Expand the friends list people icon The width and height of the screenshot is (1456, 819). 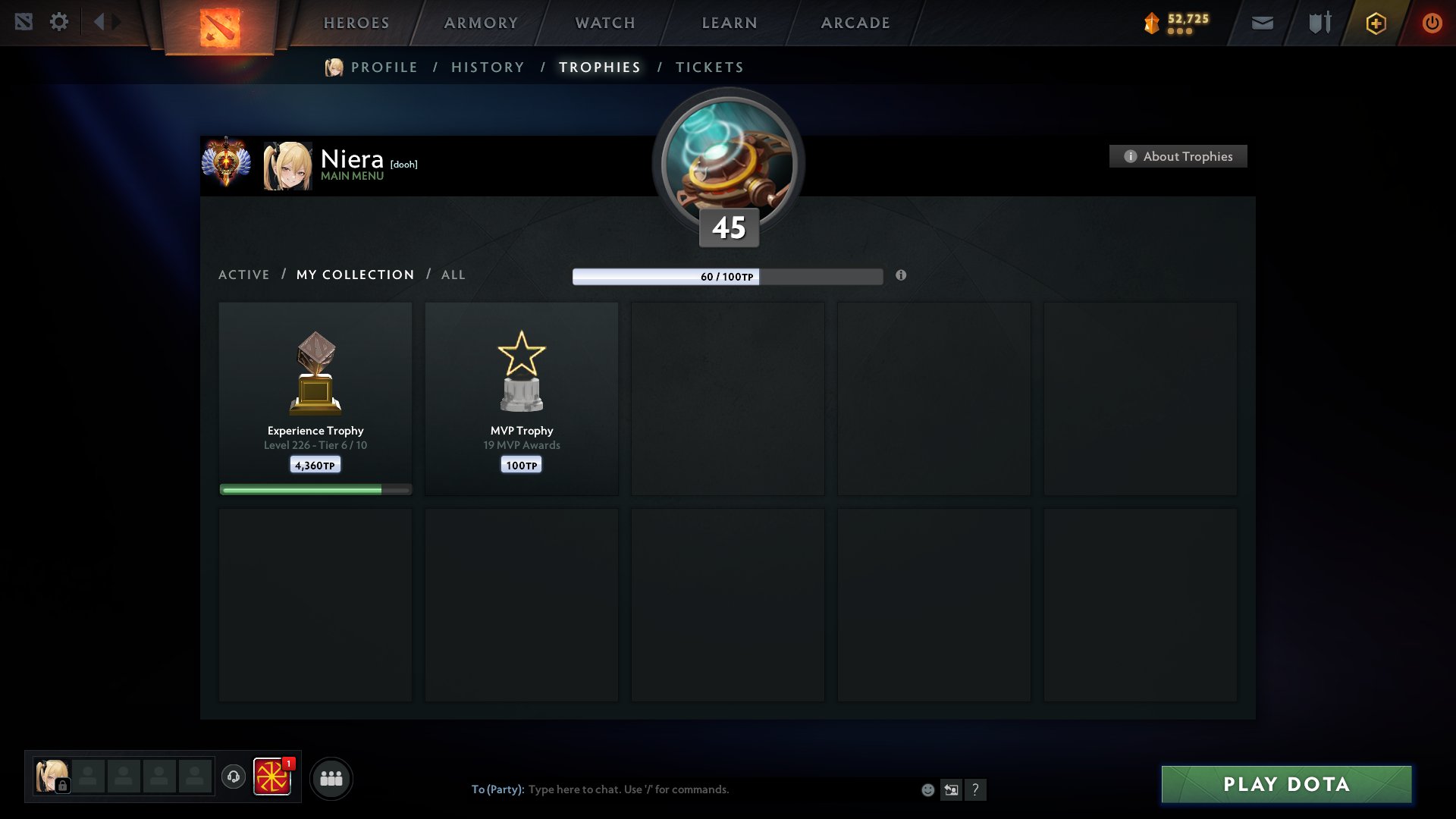click(x=331, y=777)
